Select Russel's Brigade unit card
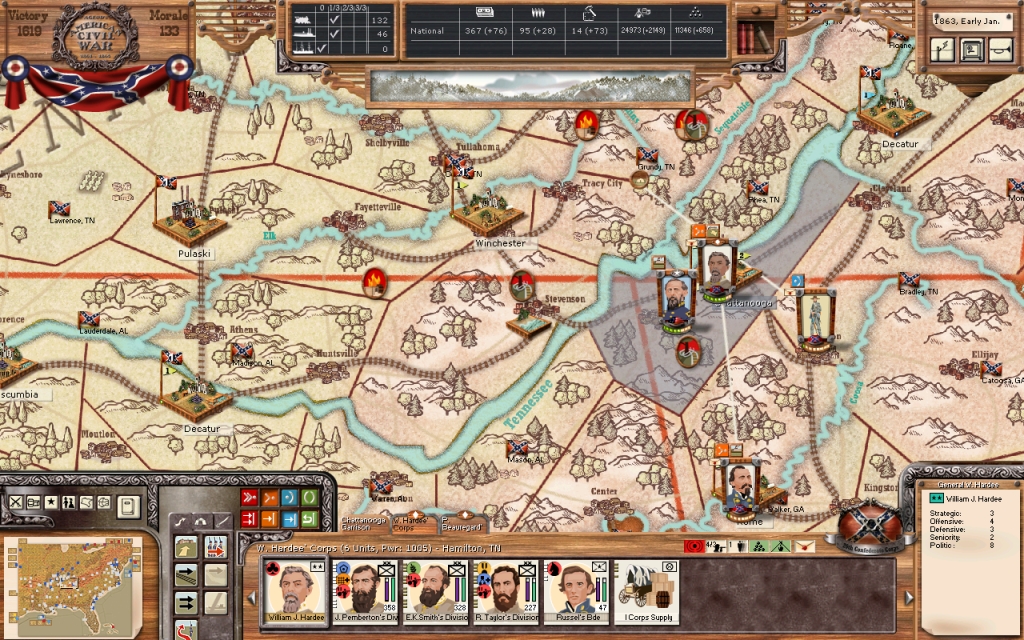The width and height of the screenshot is (1024, 640). [x=575, y=590]
